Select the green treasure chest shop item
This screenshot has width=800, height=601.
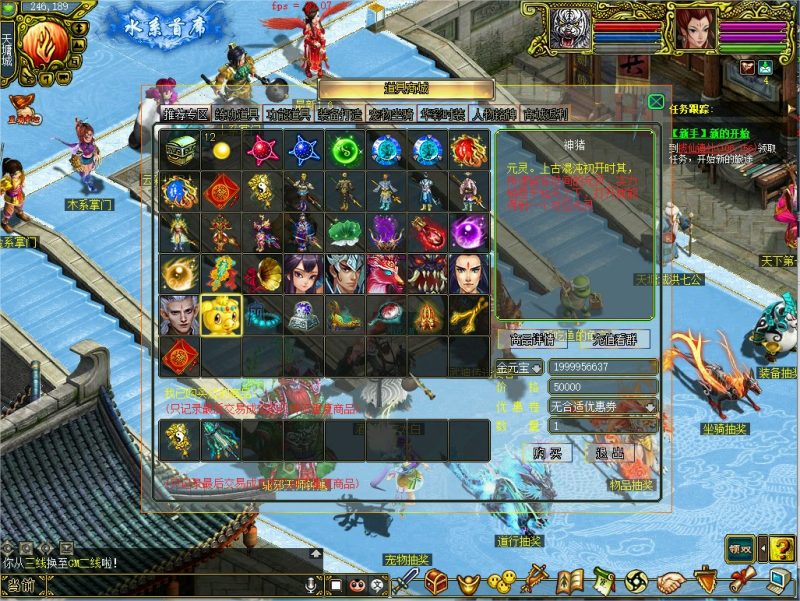tap(180, 151)
